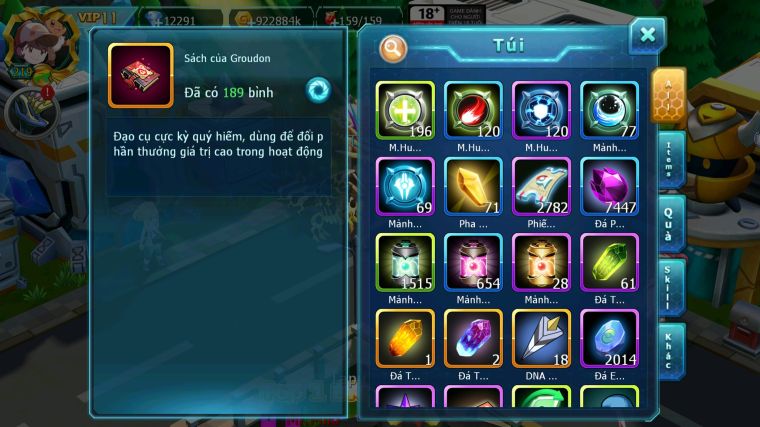This screenshot has width=760, height=427.
Task: Pick the green canister with 1515
Action: click(405, 262)
